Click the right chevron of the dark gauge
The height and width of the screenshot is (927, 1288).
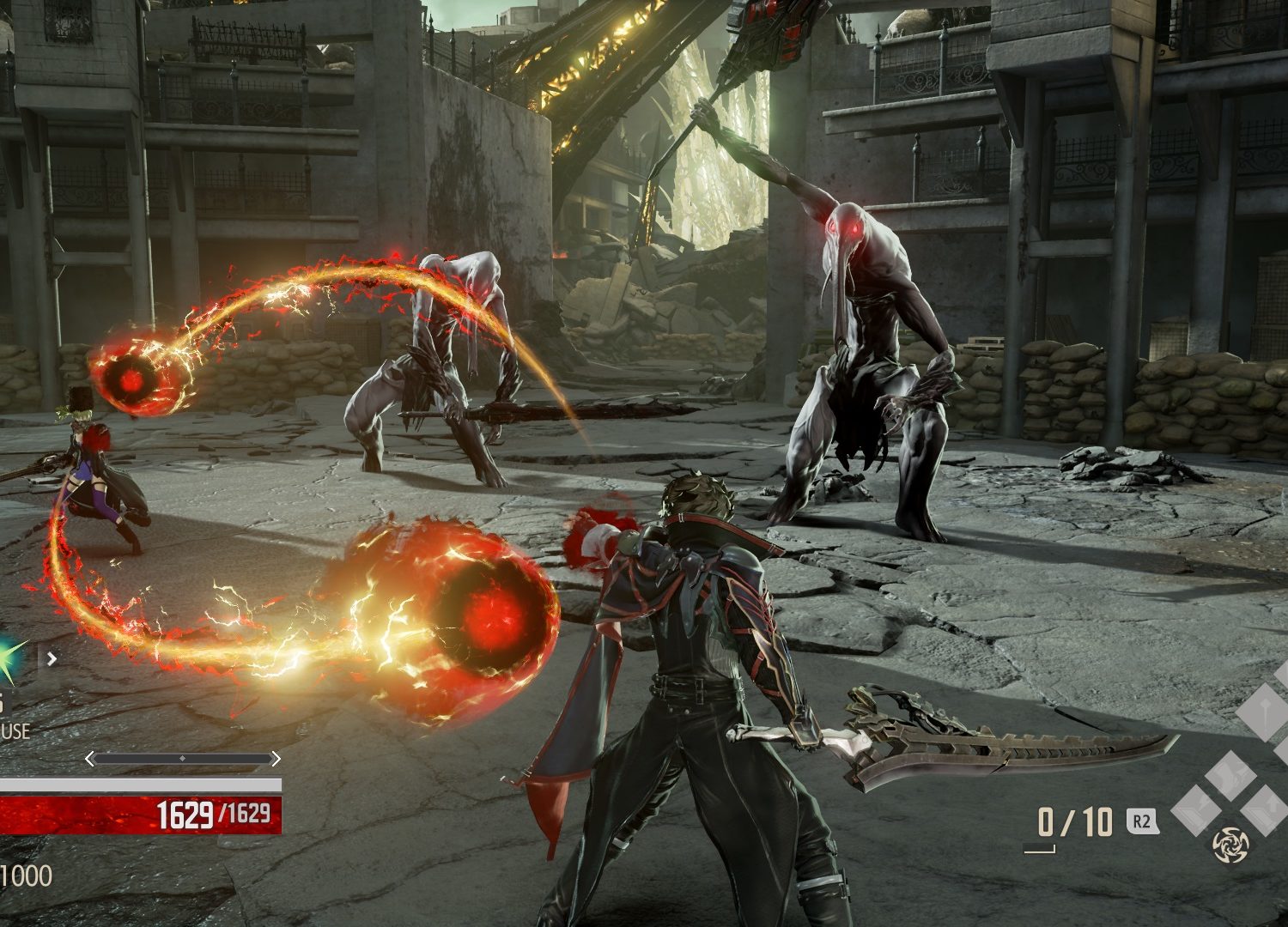[275, 759]
